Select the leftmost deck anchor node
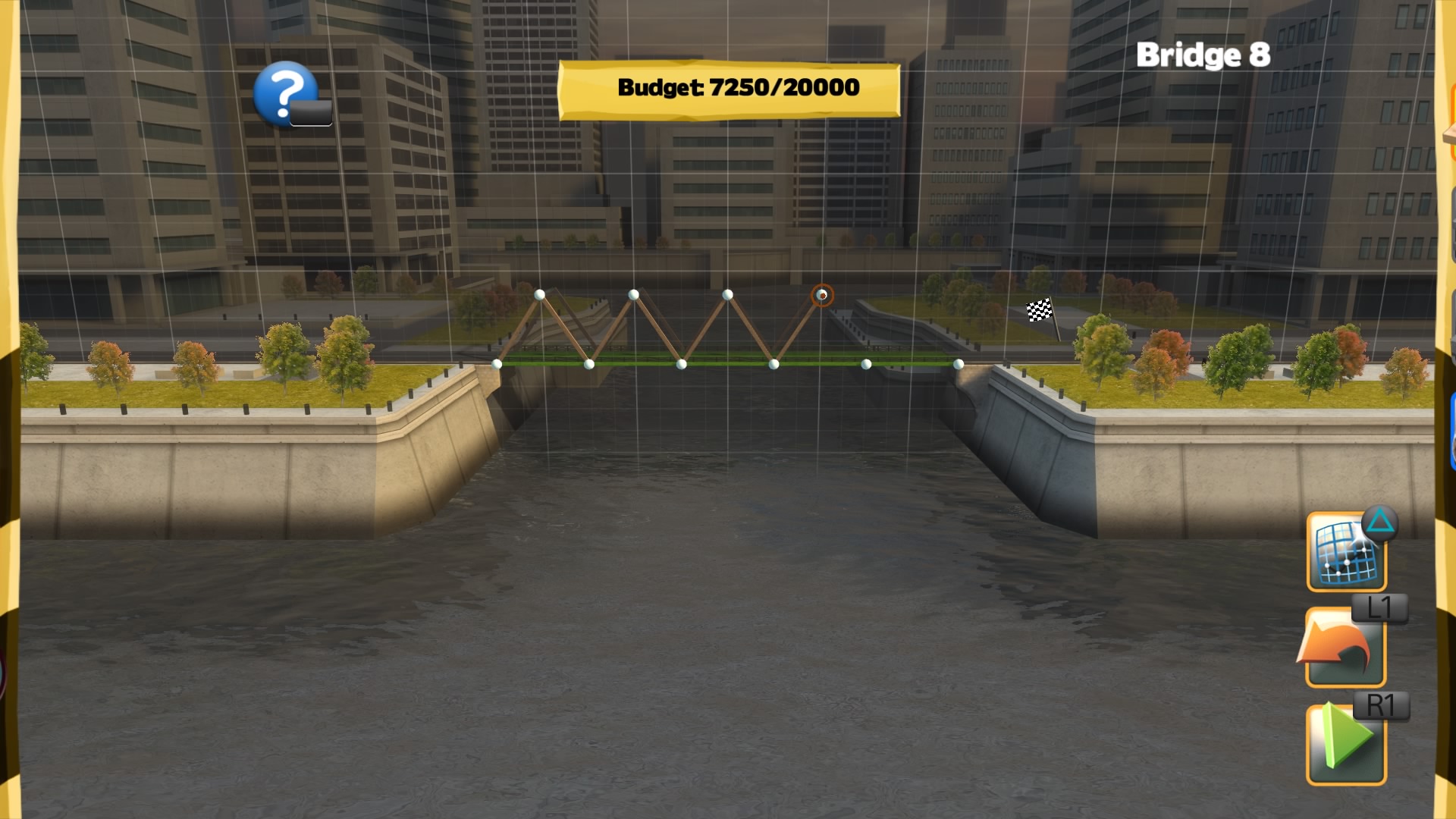Image resolution: width=1456 pixels, height=819 pixels. point(497,365)
